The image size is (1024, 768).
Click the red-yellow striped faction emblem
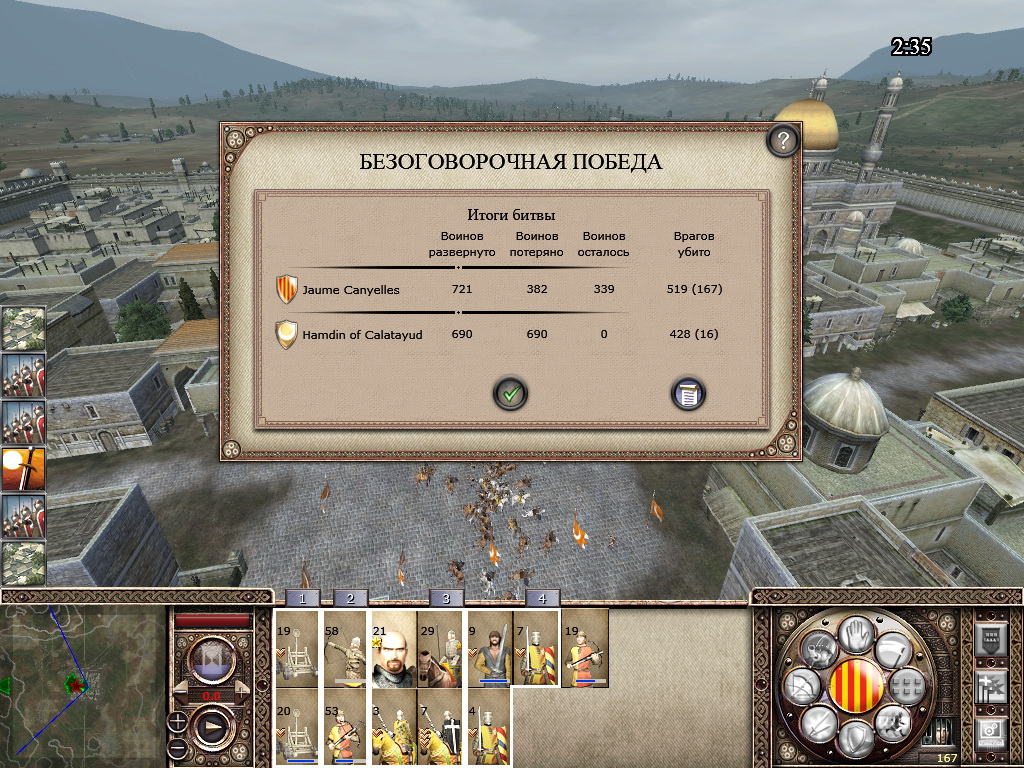point(856,687)
